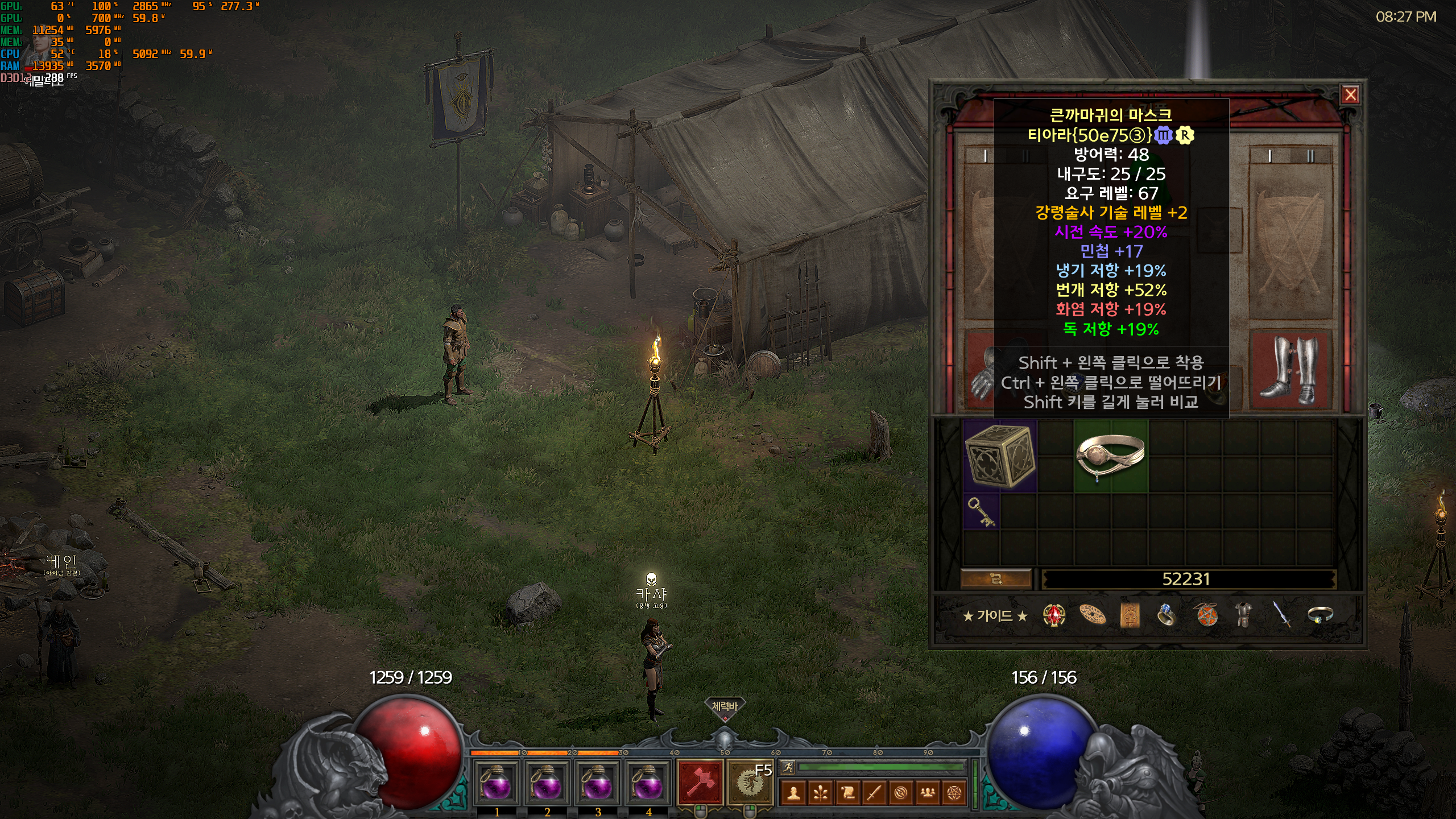Open the body armor guide icon

tap(1243, 615)
